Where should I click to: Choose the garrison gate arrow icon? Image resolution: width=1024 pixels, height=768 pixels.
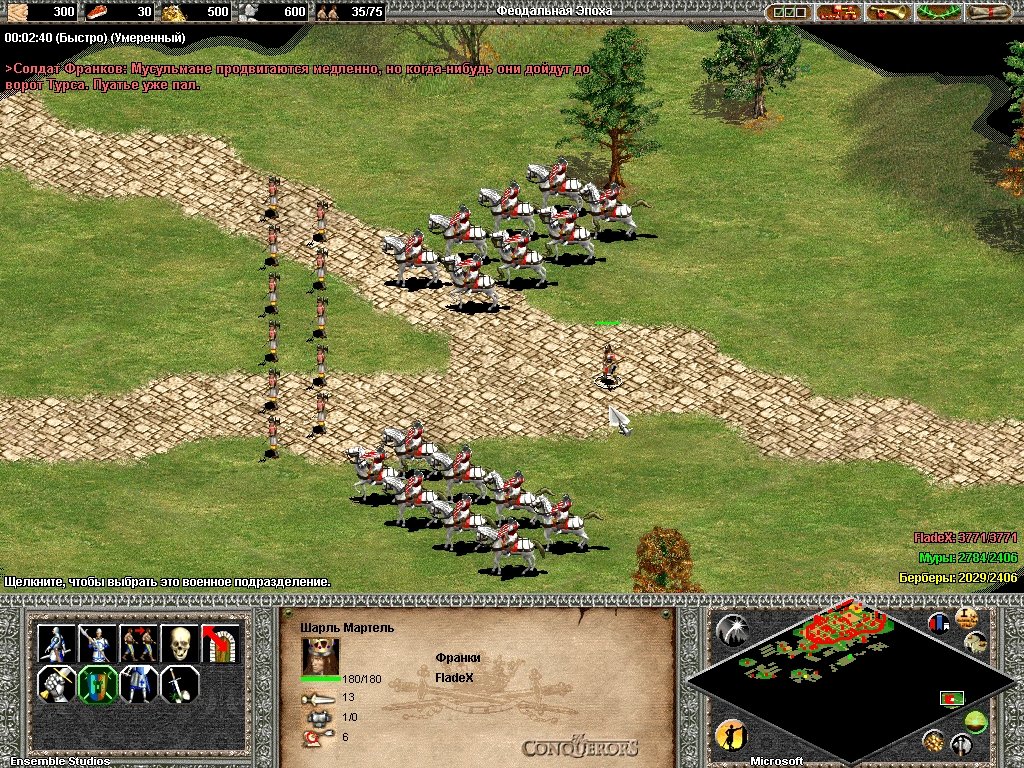pos(220,643)
